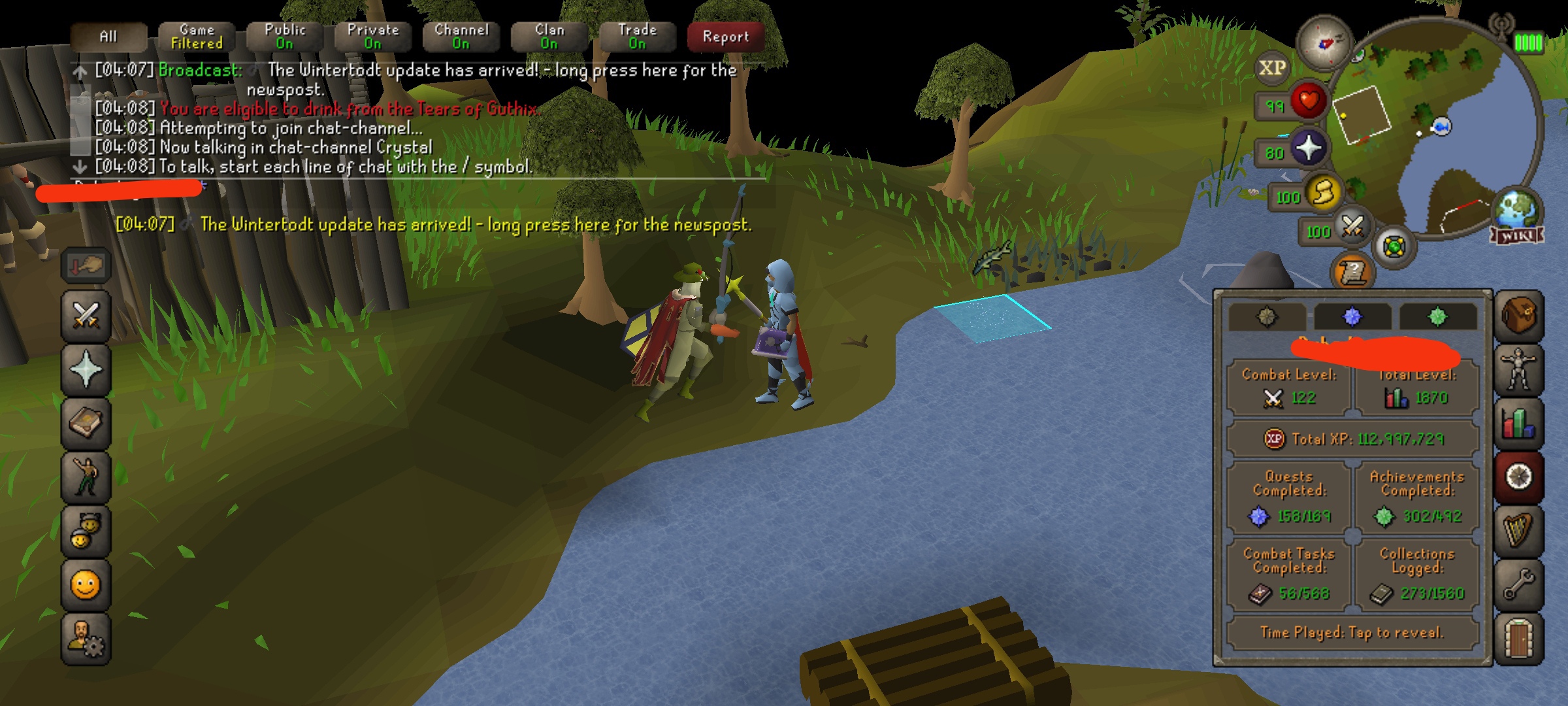Show the Trade chat tab

pyautogui.click(x=638, y=37)
